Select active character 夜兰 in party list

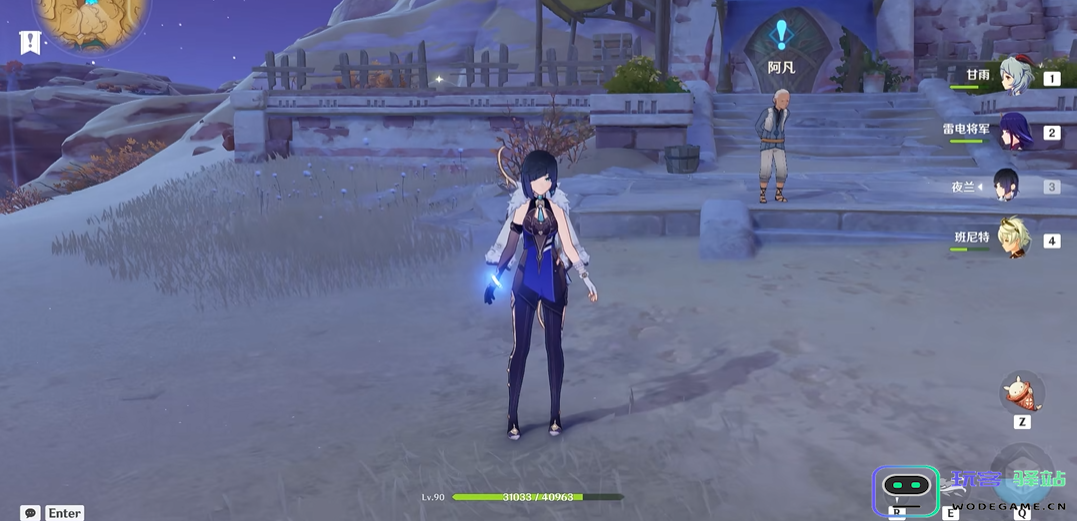click(x=1005, y=186)
